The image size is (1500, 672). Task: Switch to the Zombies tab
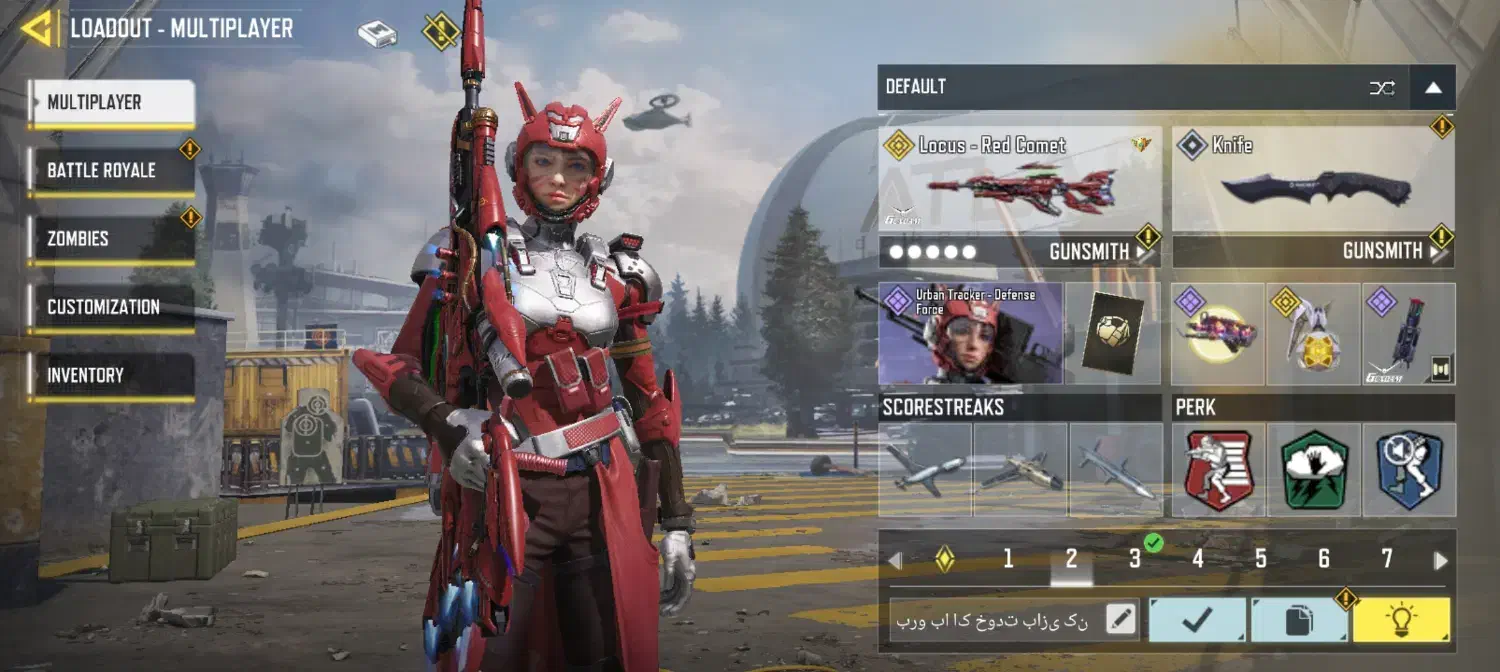click(111, 239)
